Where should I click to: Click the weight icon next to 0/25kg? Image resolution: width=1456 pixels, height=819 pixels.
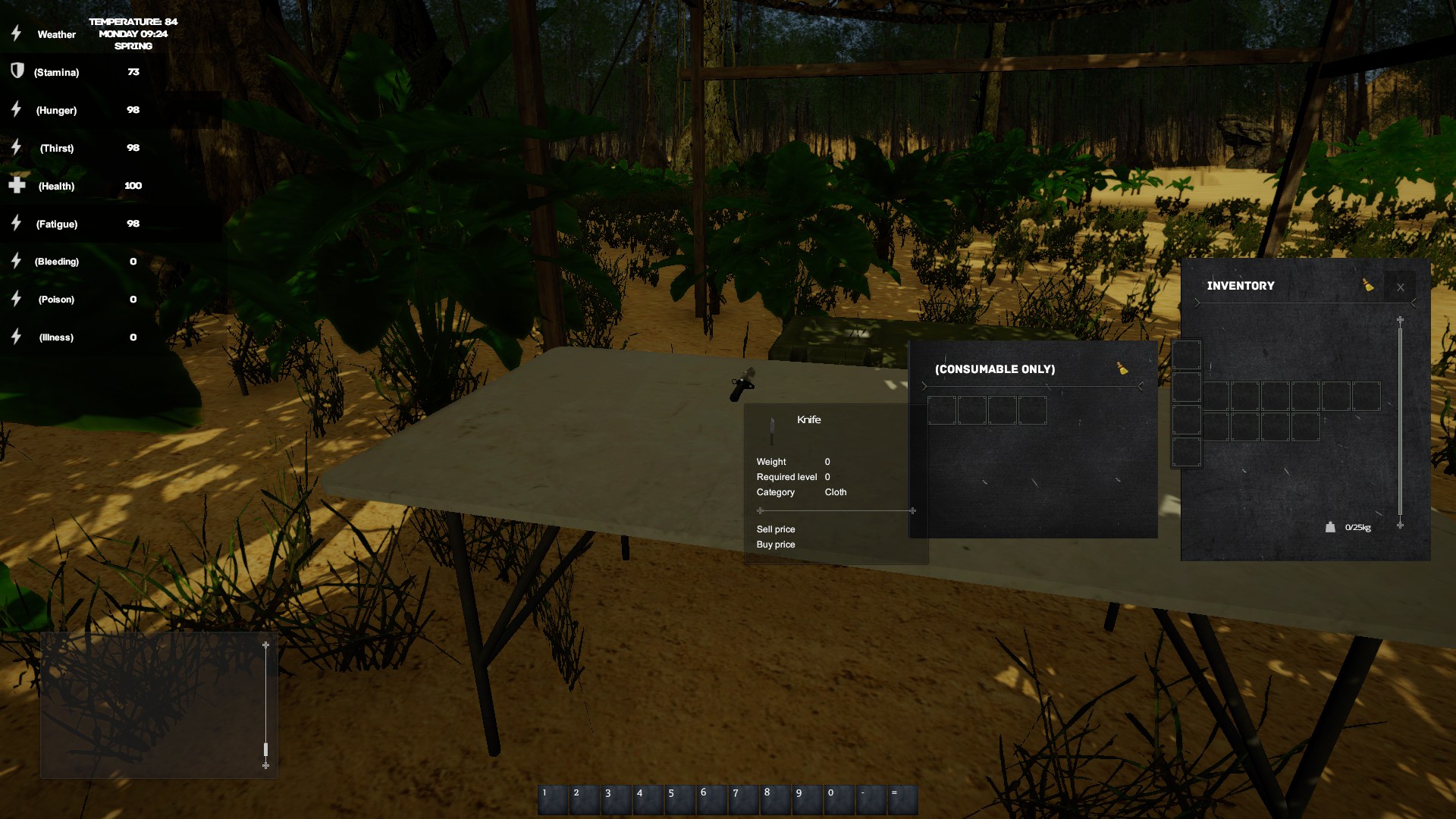click(x=1330, y=526)
